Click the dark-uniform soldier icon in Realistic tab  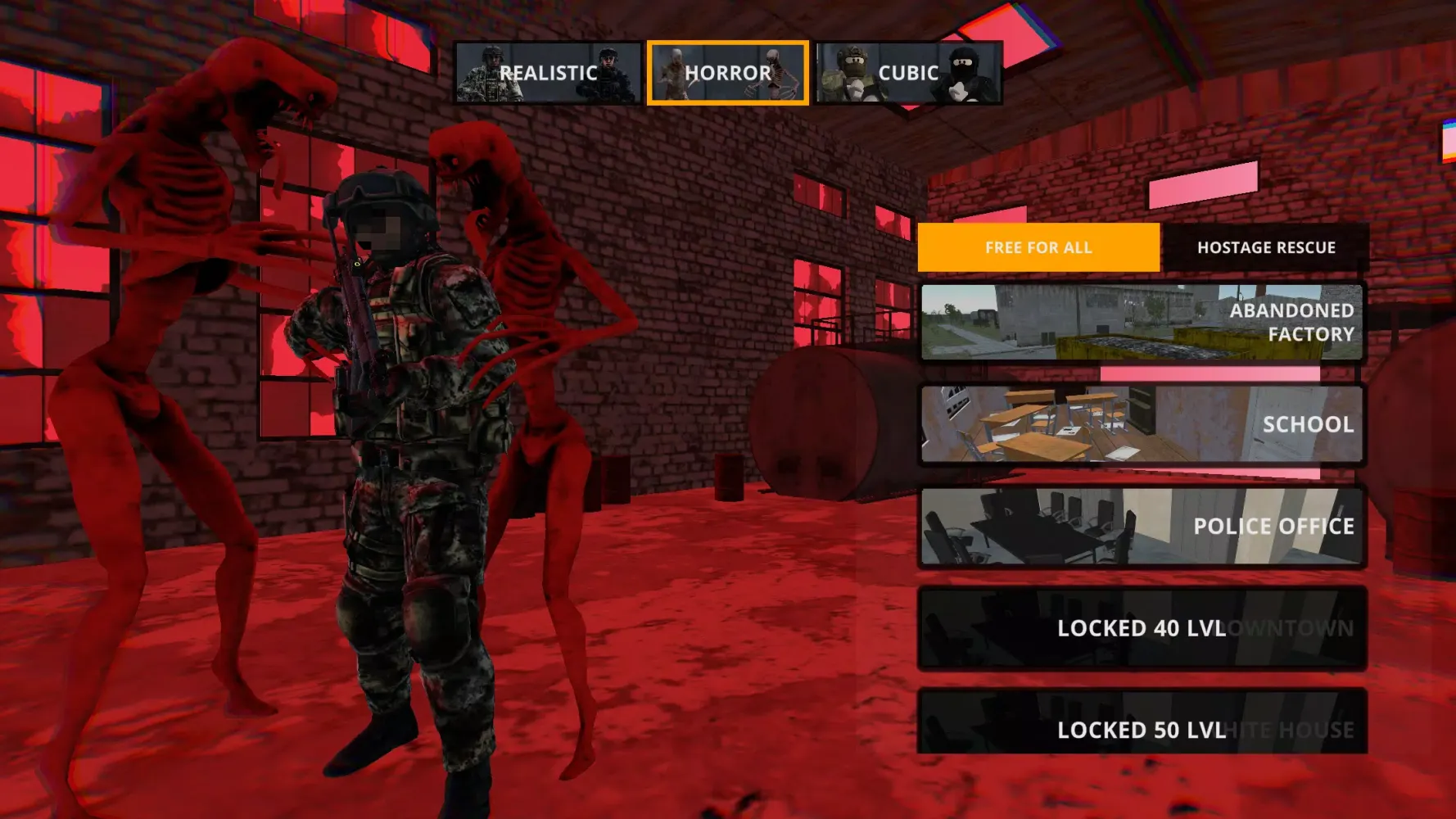point(606,72)
